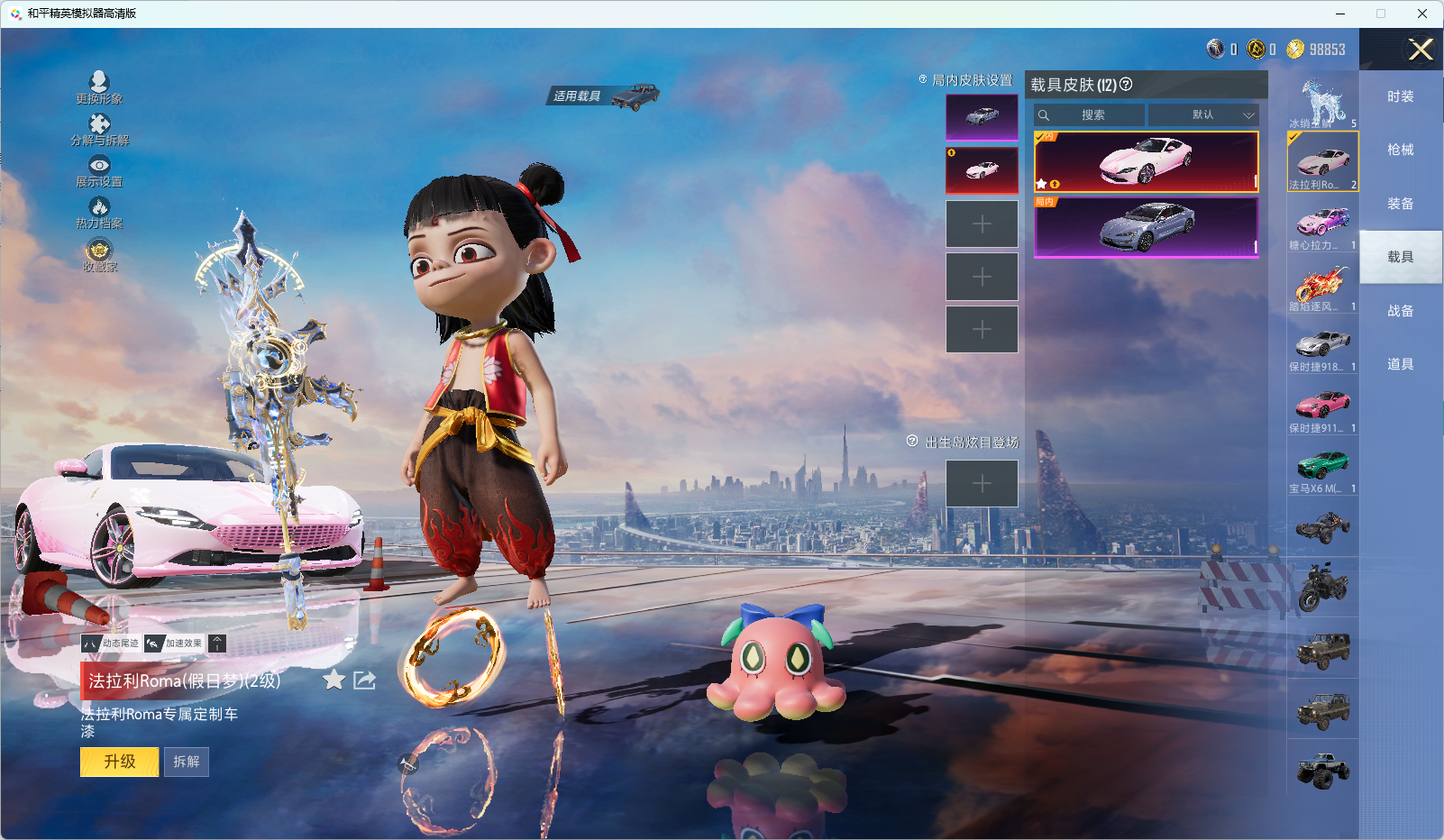Switch to the 道具 items tab
This screenshot has width=1444, height=840.
(1400, 364)
